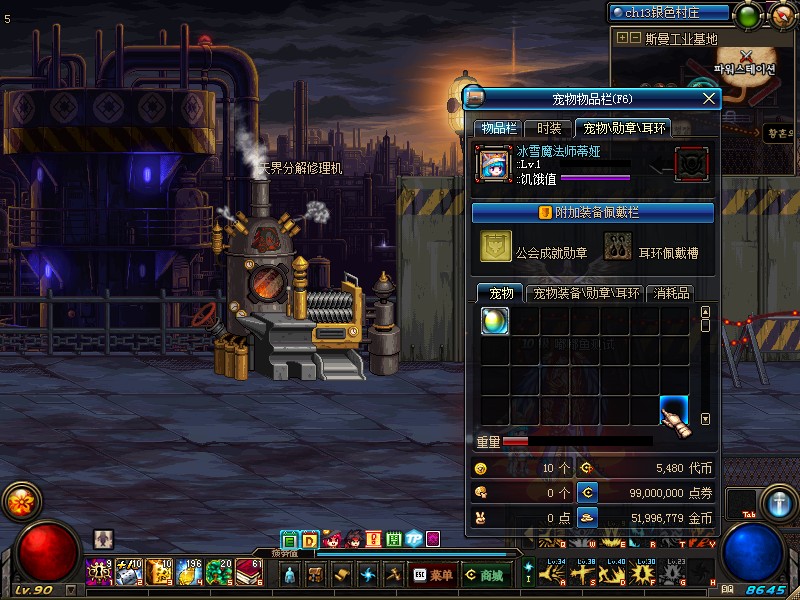Select the guild achievement medal slot
800x600 pixels.
coord(496,247)
